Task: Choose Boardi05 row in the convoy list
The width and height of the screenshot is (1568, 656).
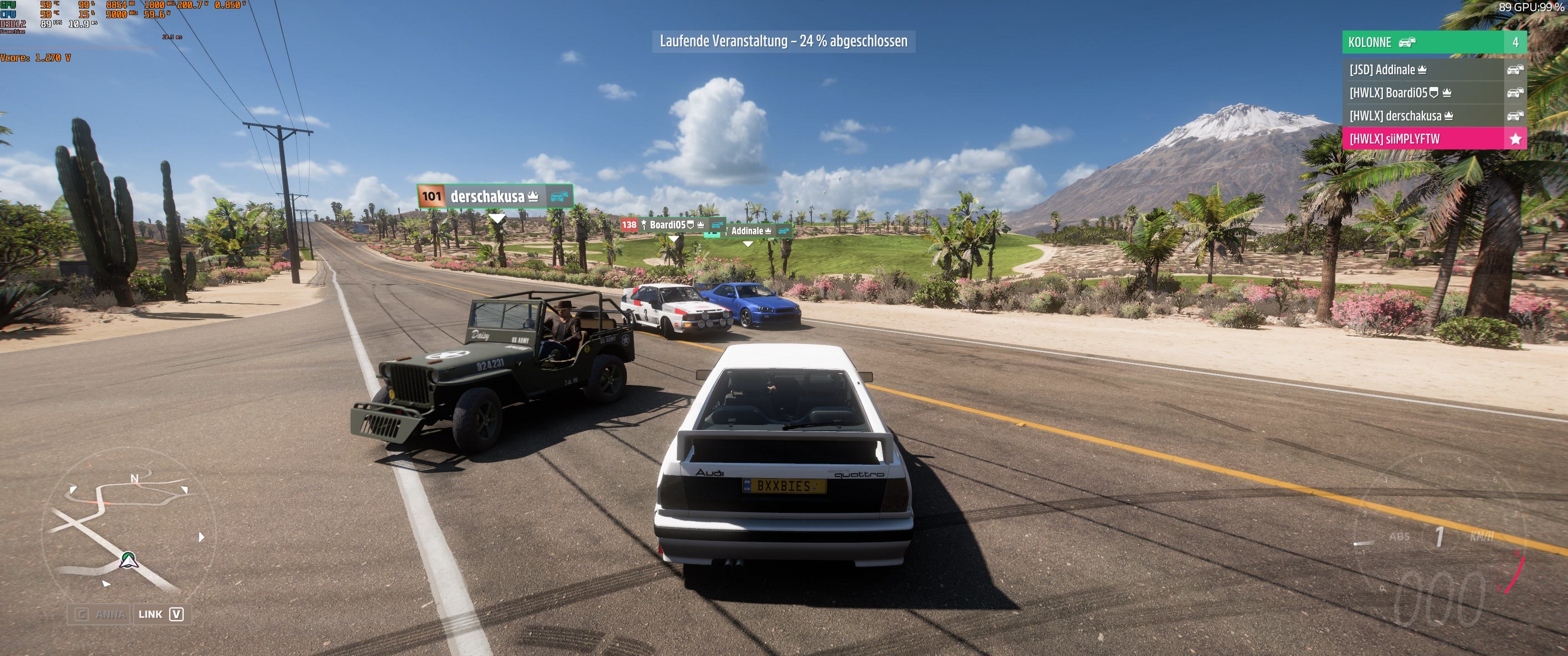Action: point(1433,92)
